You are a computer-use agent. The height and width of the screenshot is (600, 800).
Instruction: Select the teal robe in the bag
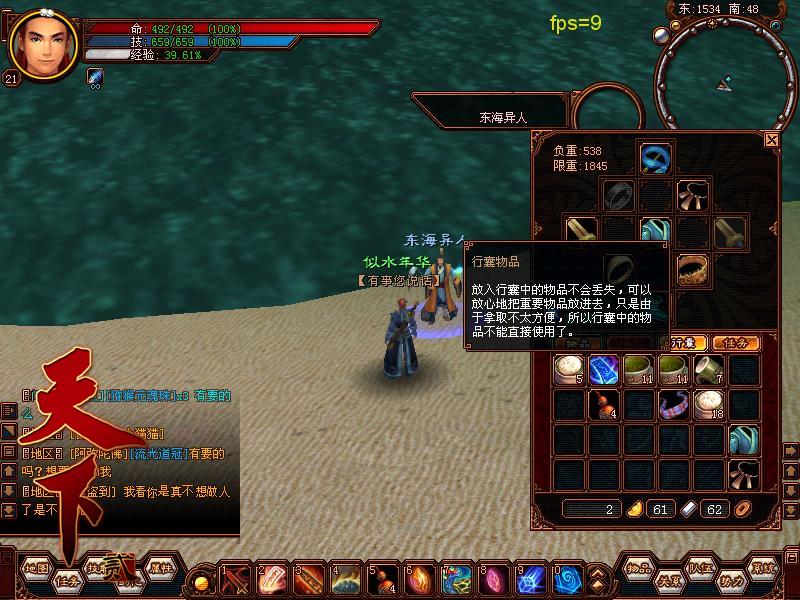click(742, 439)
